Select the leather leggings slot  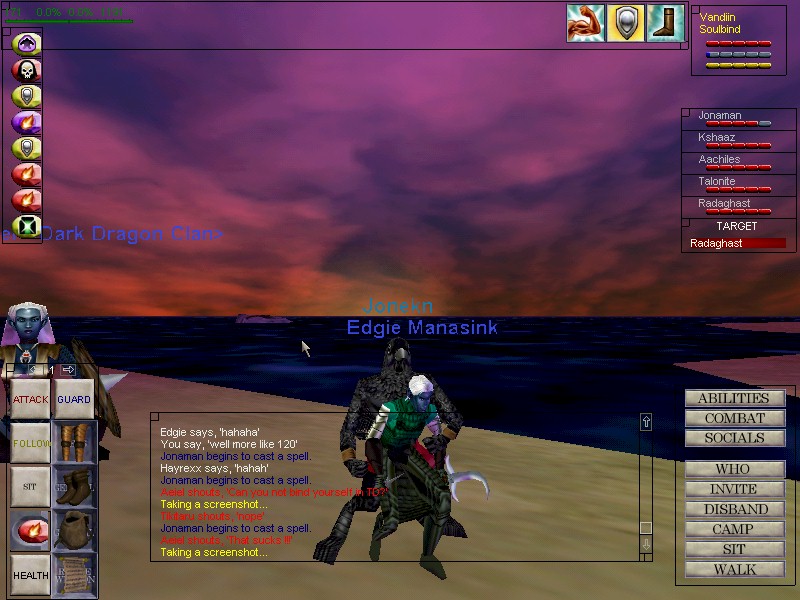pyautogui.click(x=74, y=442)
